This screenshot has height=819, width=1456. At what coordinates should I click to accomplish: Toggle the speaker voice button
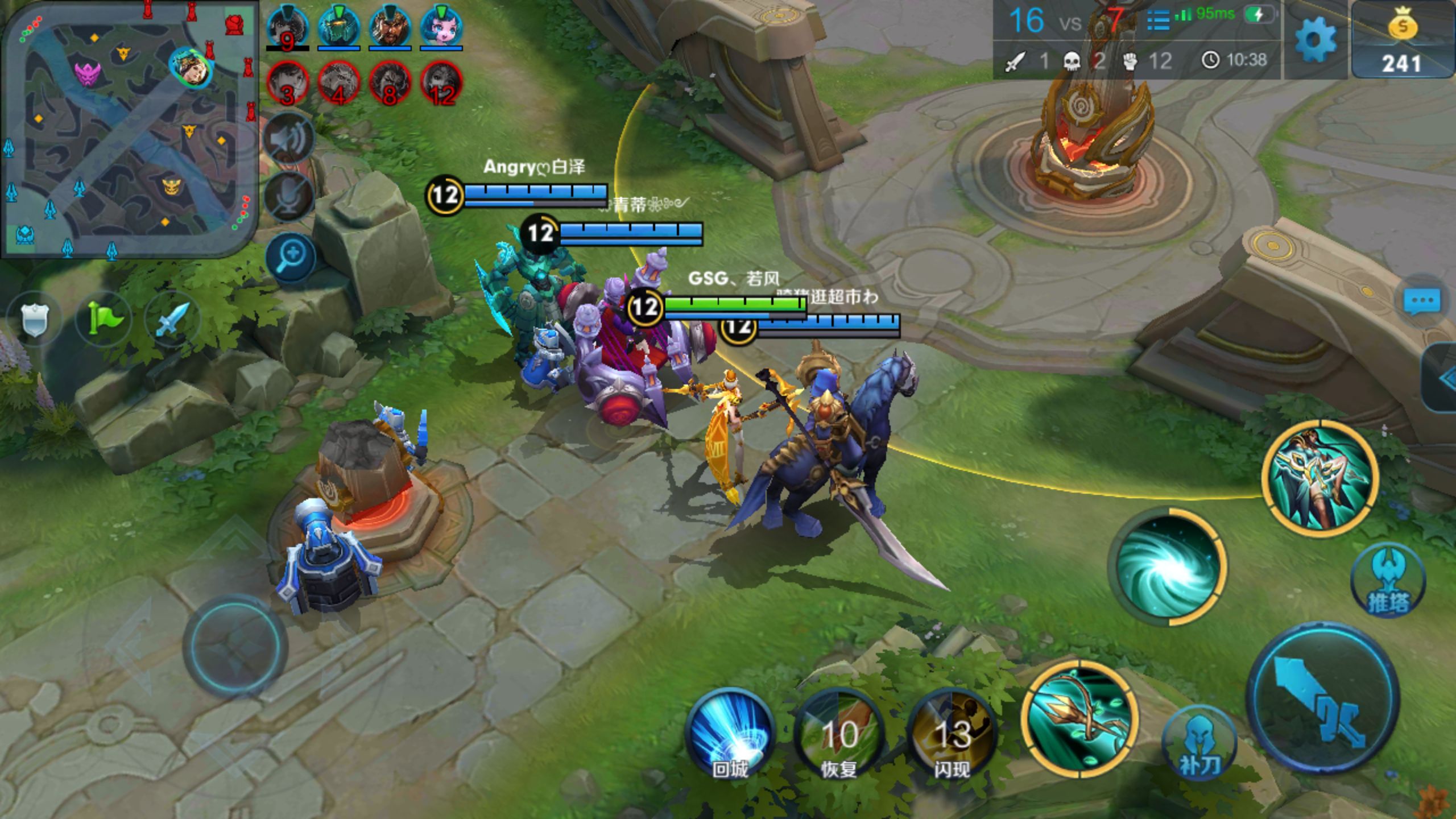coord(290,139)
